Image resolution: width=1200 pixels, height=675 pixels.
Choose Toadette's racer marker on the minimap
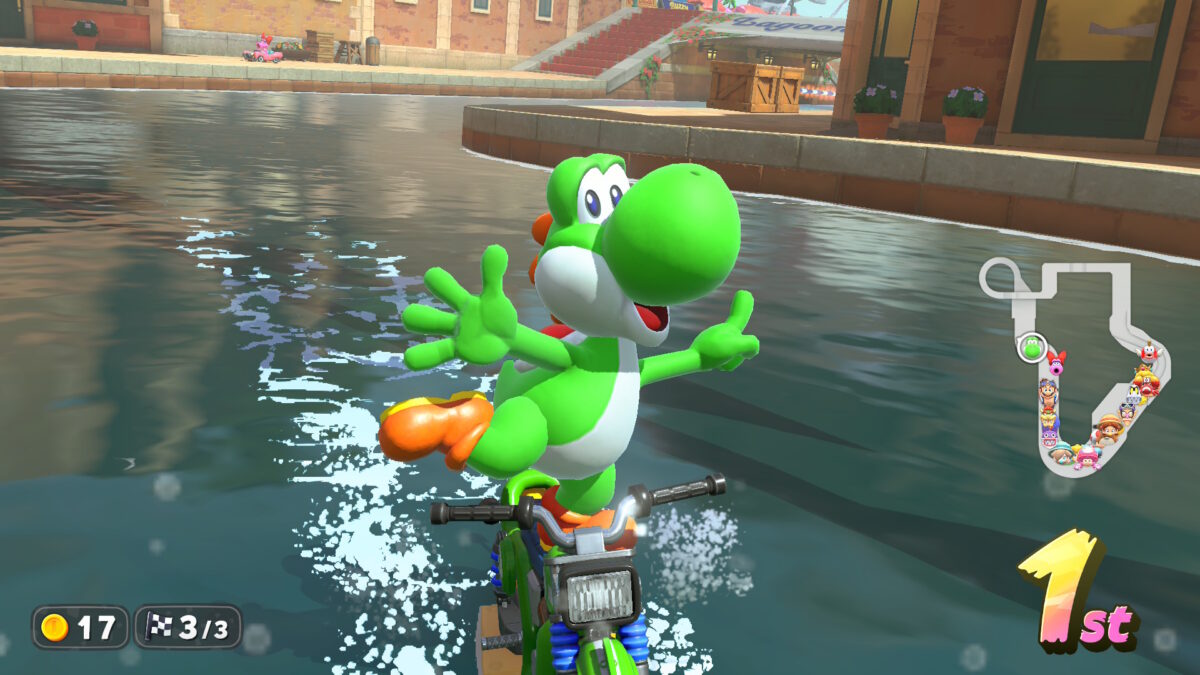(x=1086, y=458)
